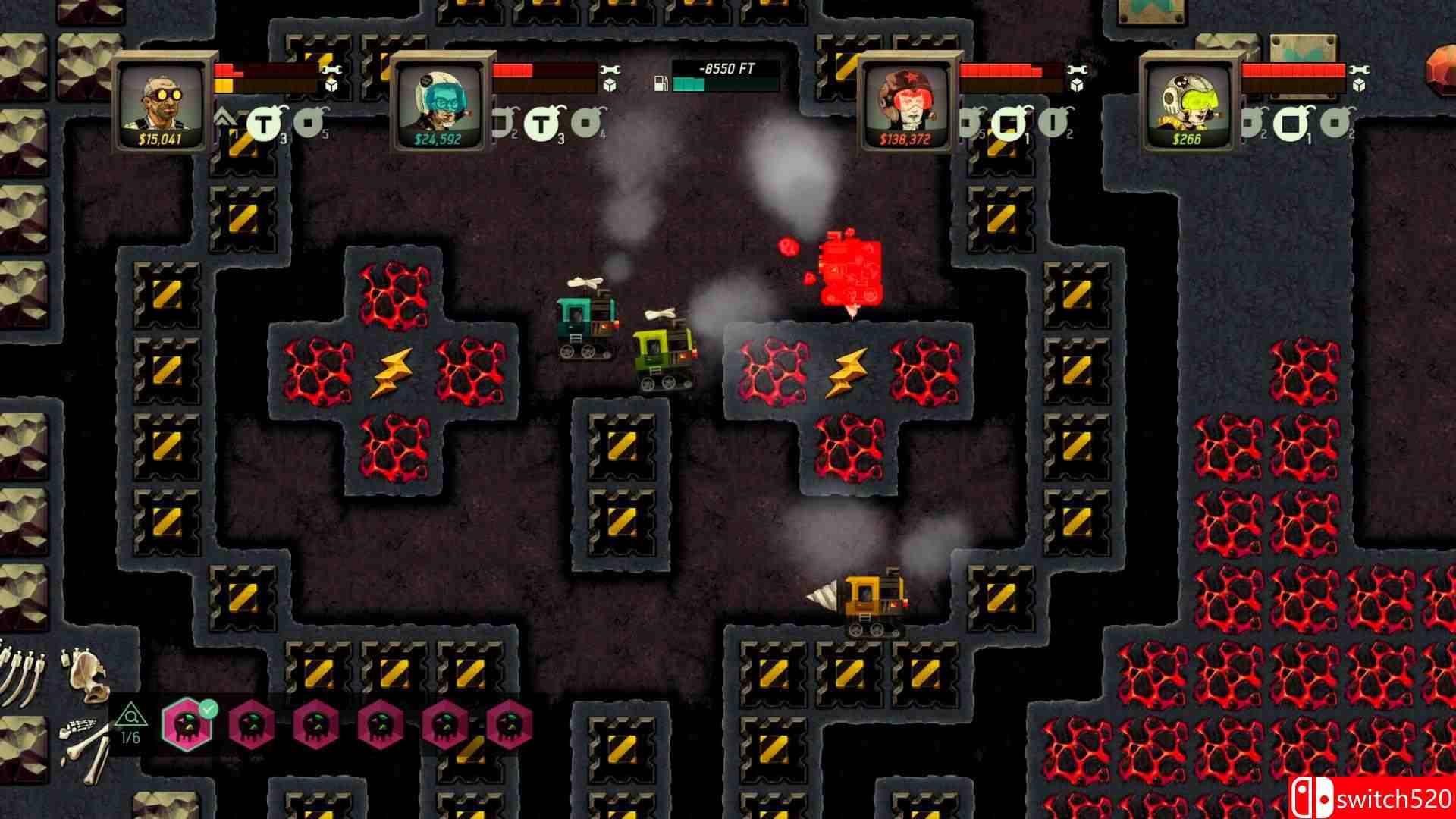Select the TNT bomb icon numbered 3 on first HUD
This screenshot has height=819, width=1456.
(263, 123)
